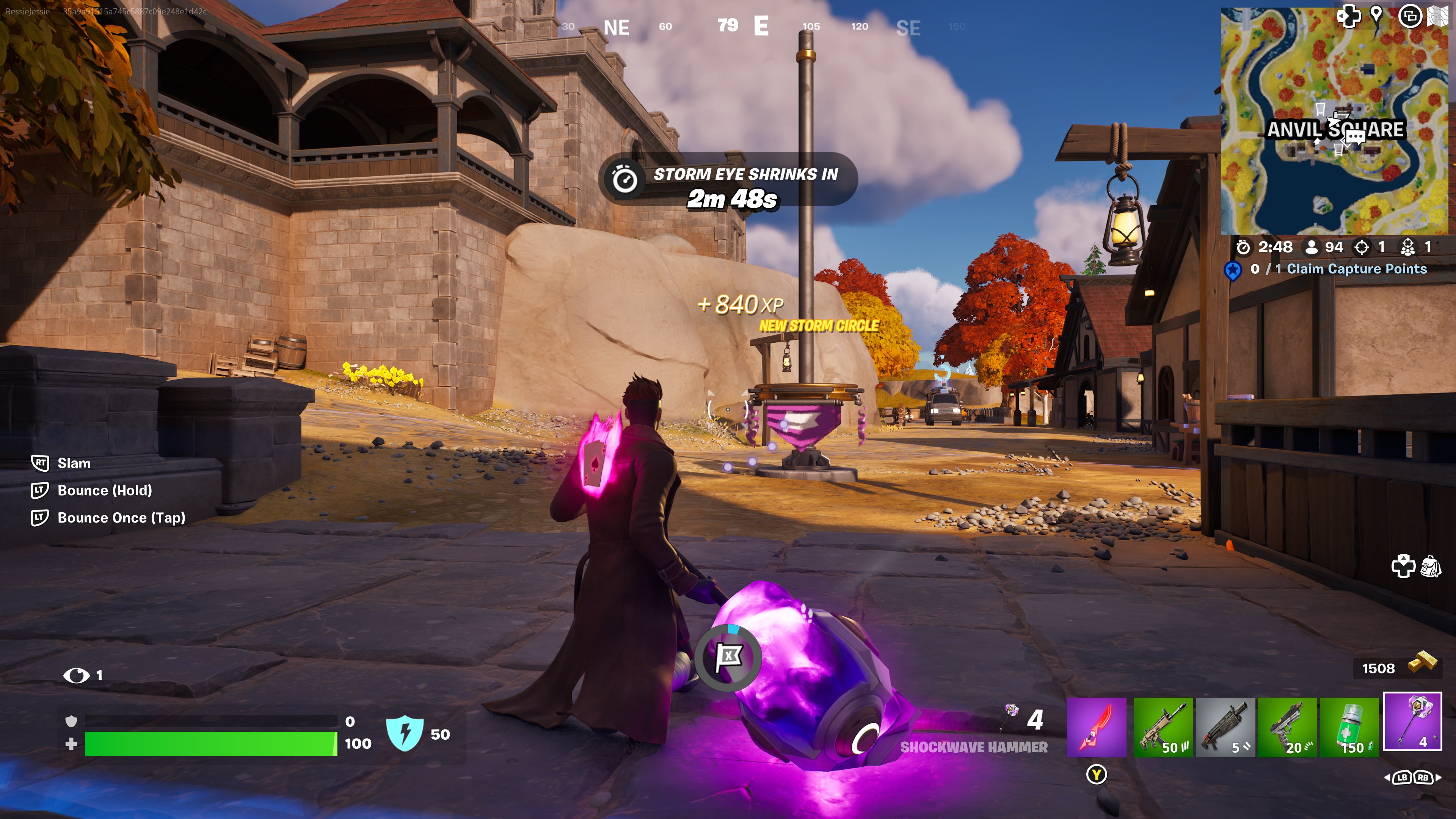Click the folded map icon top-right corner

1437,15
